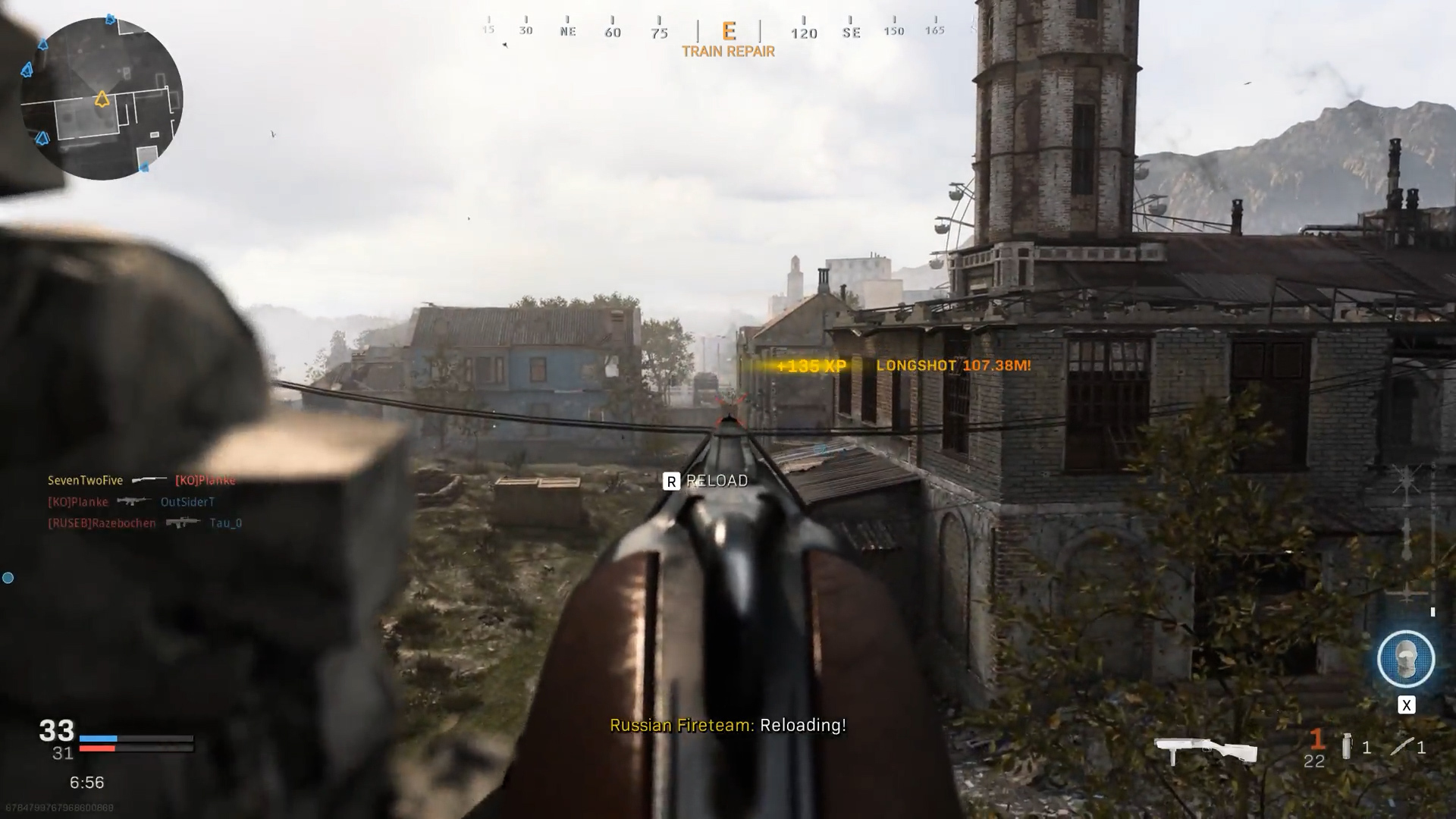Select the Tau_0 kill feed entry
This screenshot has width=1456, height=819.
[225, 522]
